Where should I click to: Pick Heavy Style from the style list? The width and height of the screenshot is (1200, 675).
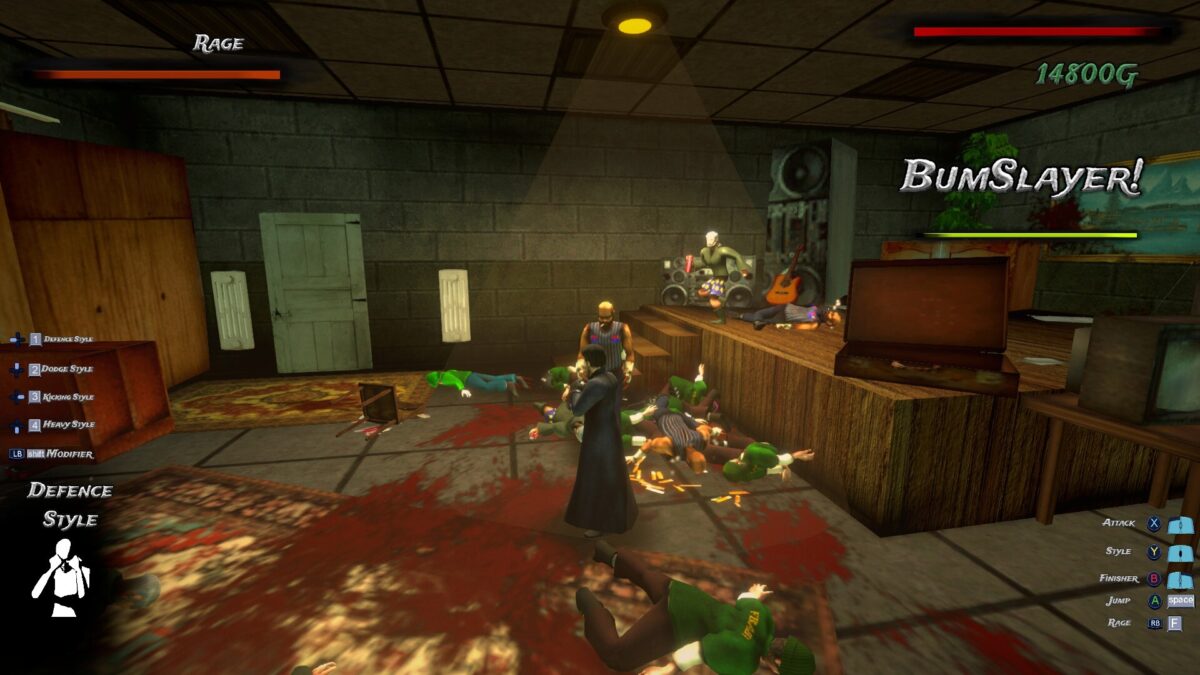[x=67, y=425]
